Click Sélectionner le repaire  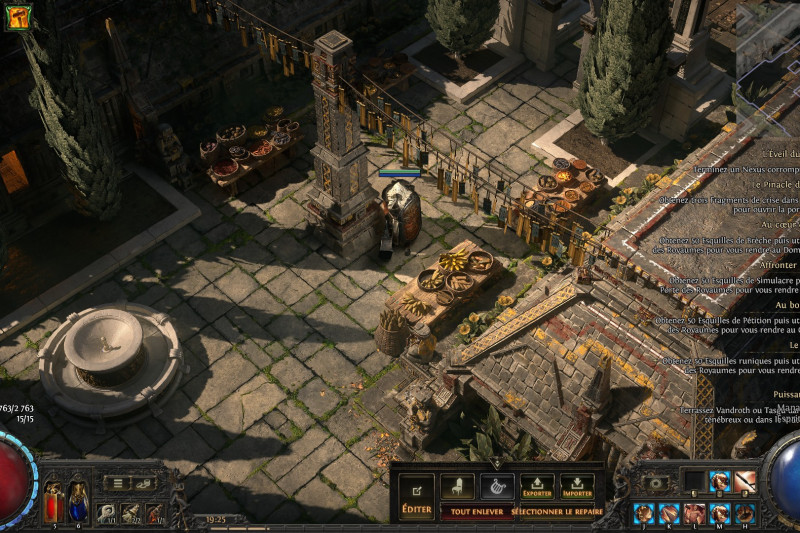click(557, 510)
